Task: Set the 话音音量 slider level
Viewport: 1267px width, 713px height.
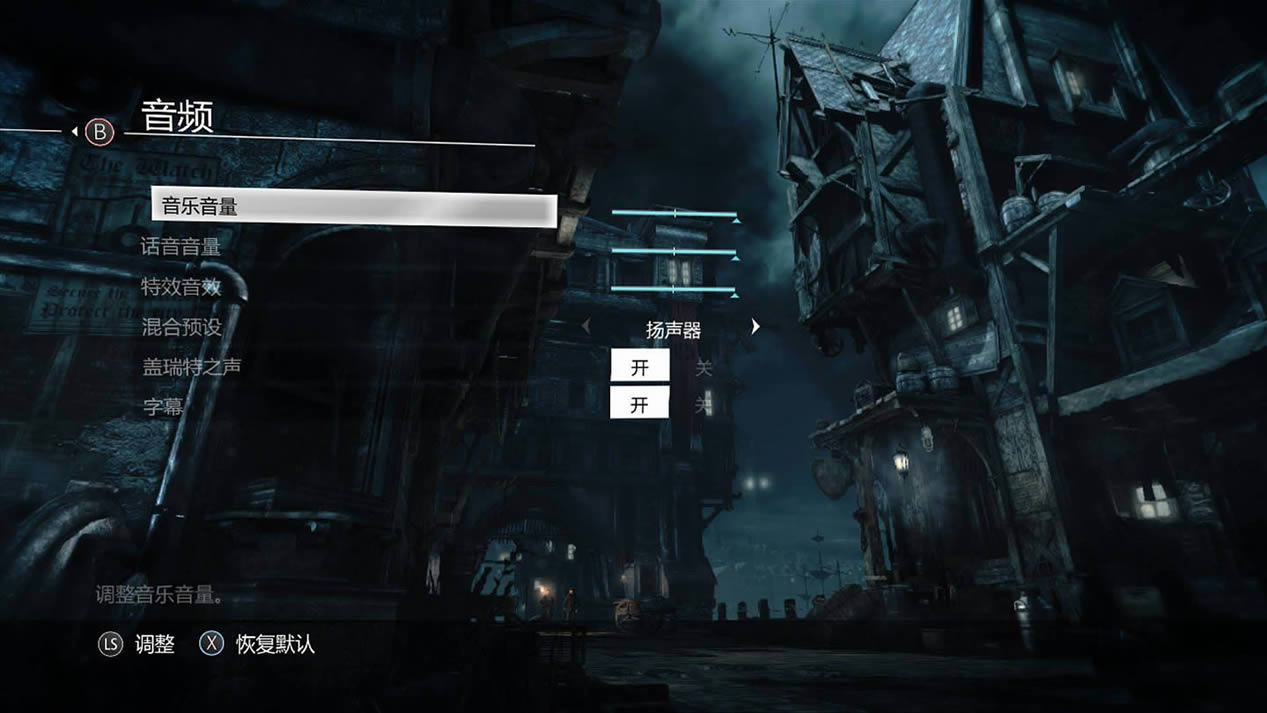Action: coord(674,252)
